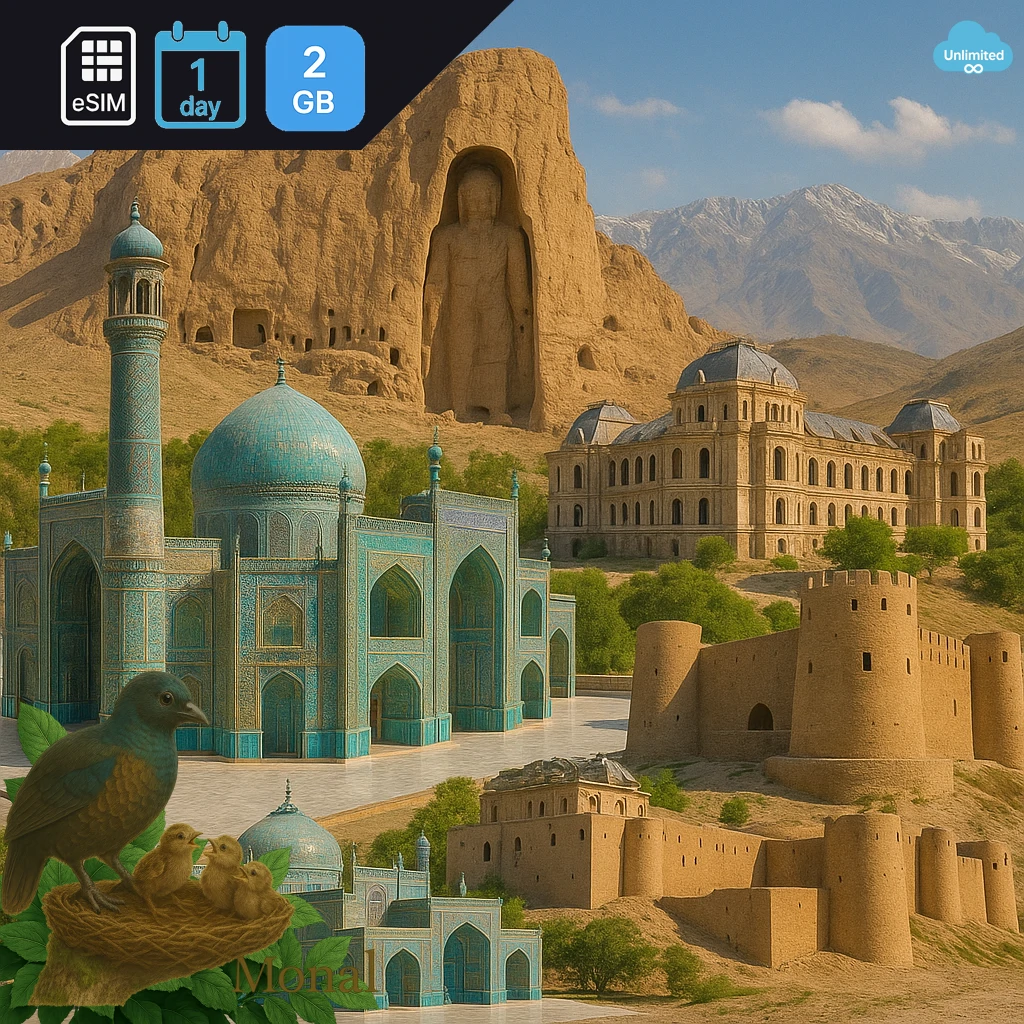The image size is (1024, 1024).
Task: Select the 1 day calendar badge
Action: (x=200, y=76)
